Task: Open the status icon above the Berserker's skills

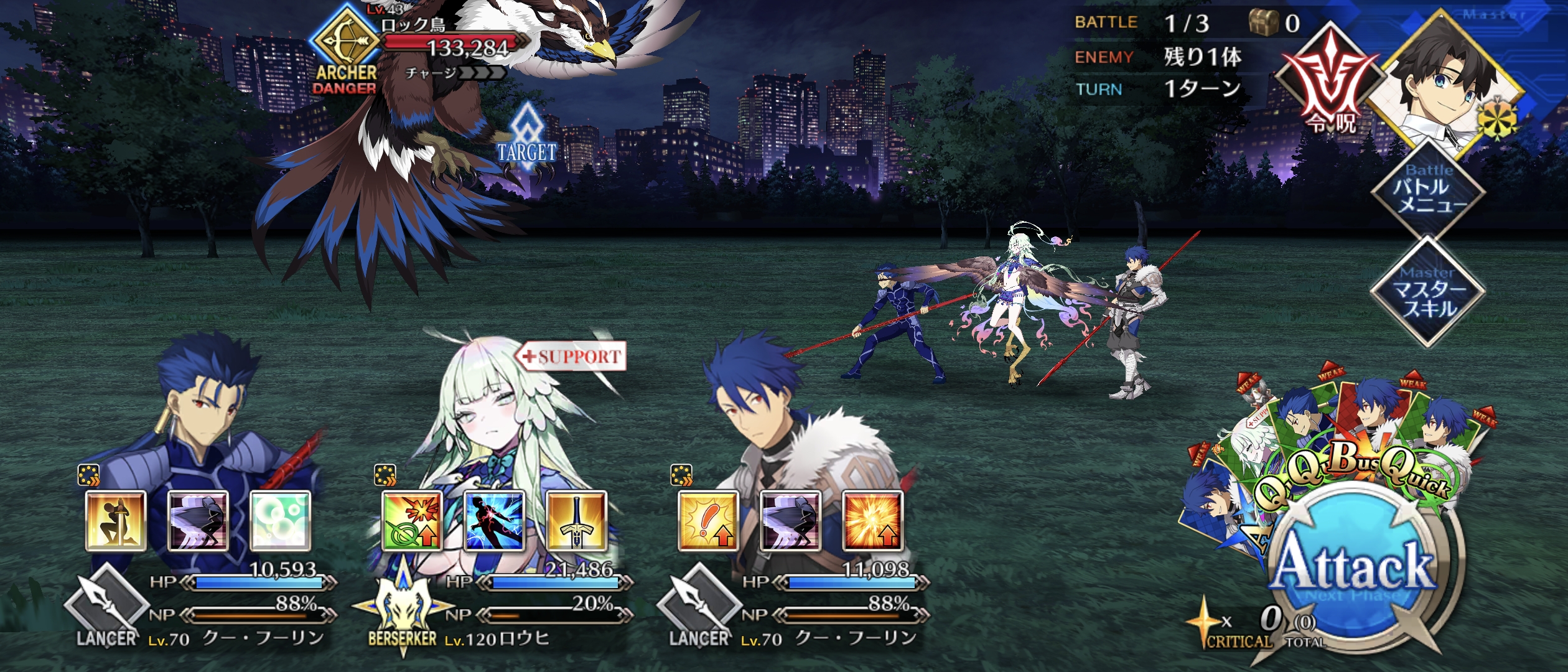Action: tap(385, 476)
